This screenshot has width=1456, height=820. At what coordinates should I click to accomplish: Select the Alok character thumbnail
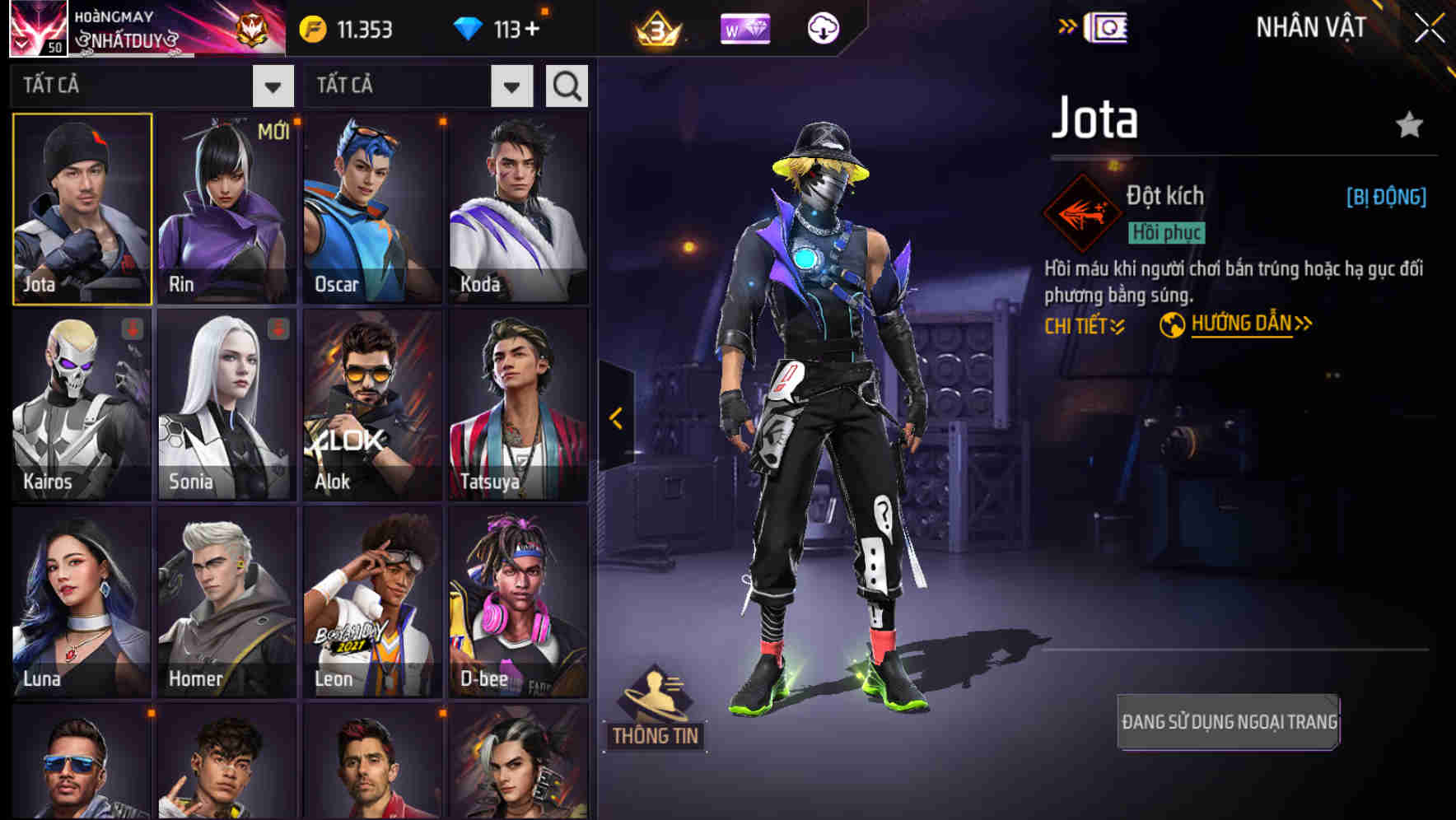click(x=372, y=405)
